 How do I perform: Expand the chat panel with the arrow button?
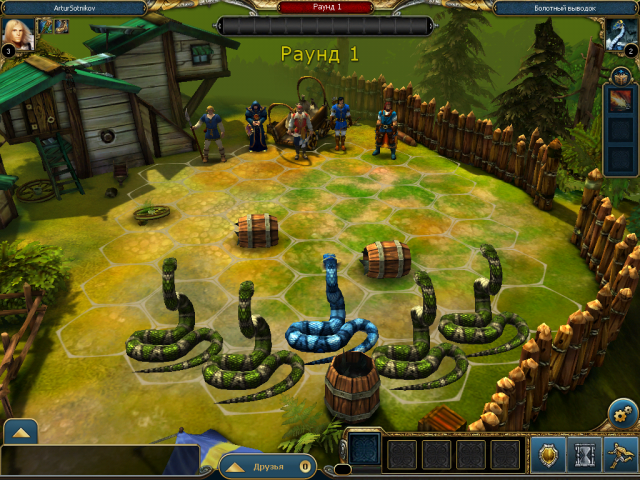click(22, 432)
